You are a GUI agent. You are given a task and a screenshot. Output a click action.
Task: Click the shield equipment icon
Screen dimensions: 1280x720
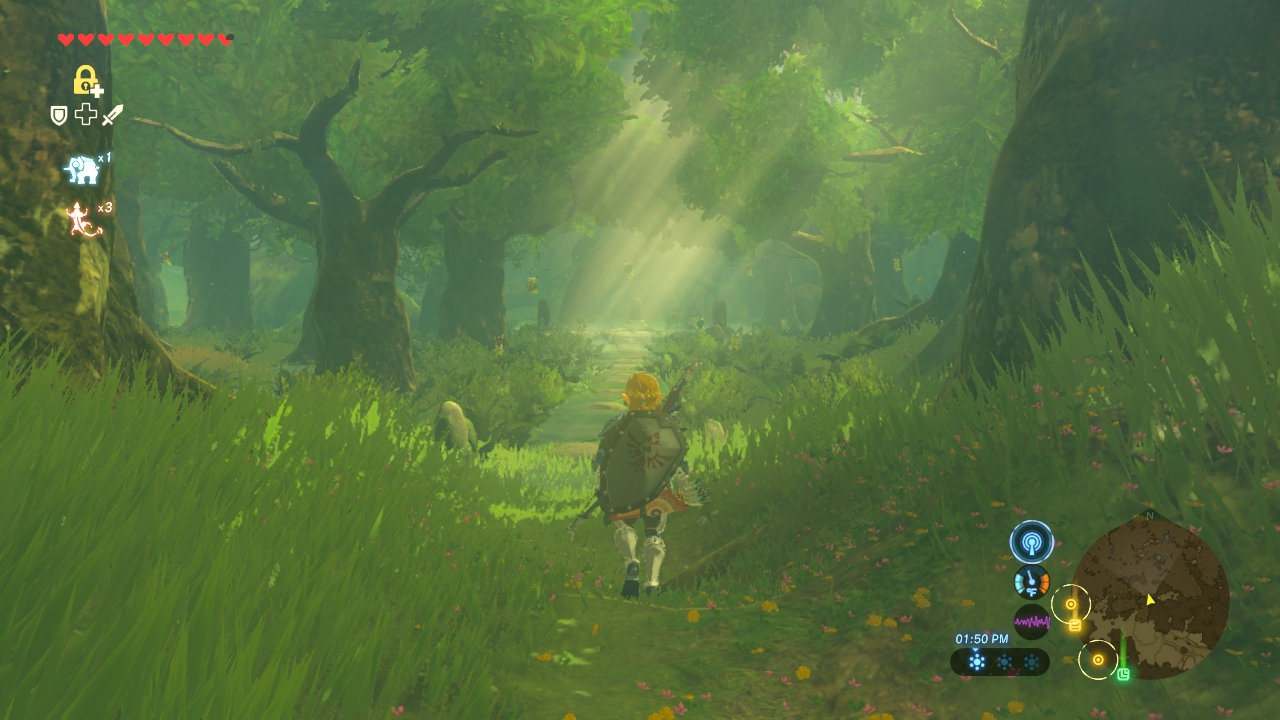tap(59, 115)
